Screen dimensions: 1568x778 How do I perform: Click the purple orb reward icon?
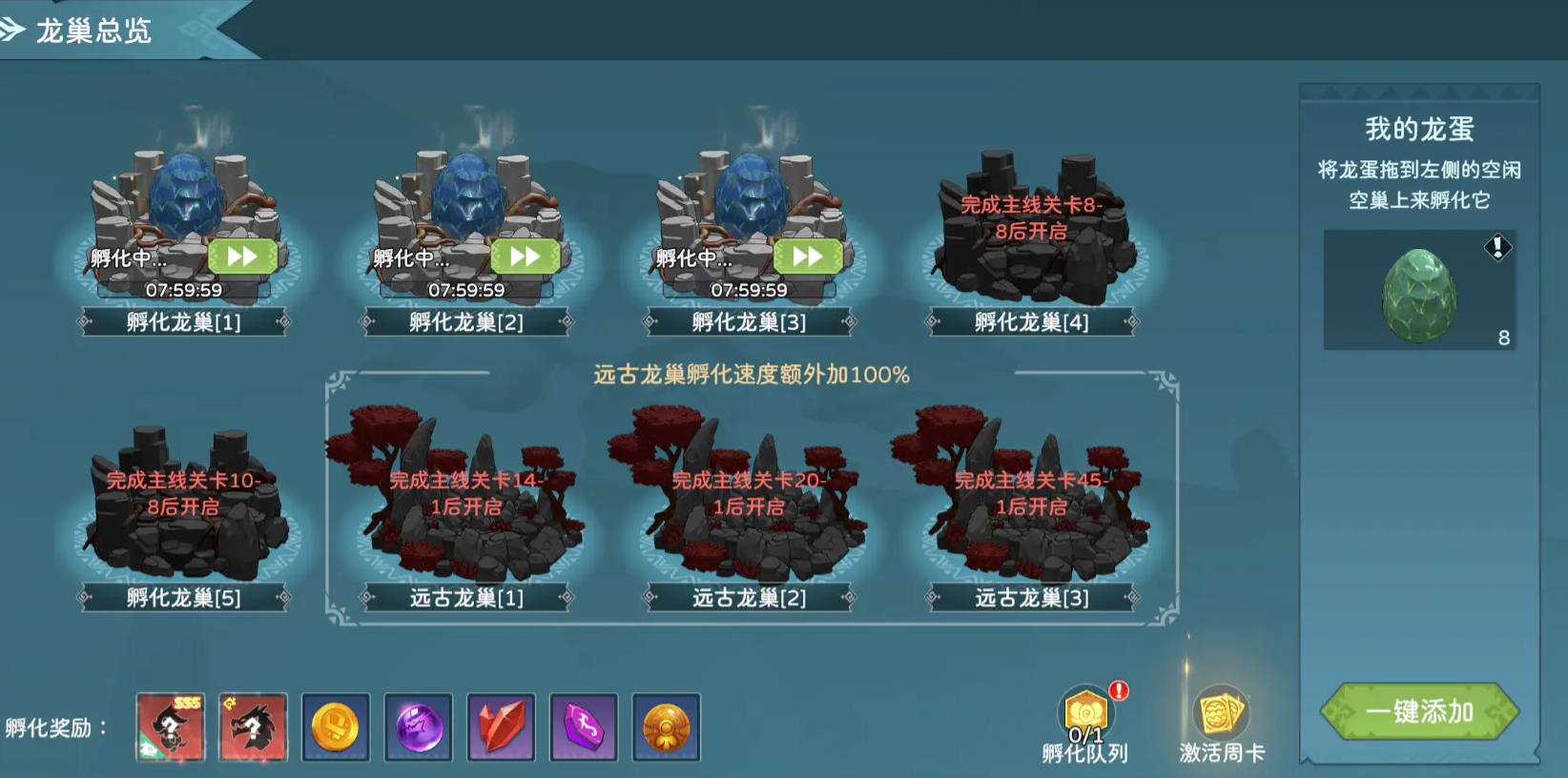point(418,727)
